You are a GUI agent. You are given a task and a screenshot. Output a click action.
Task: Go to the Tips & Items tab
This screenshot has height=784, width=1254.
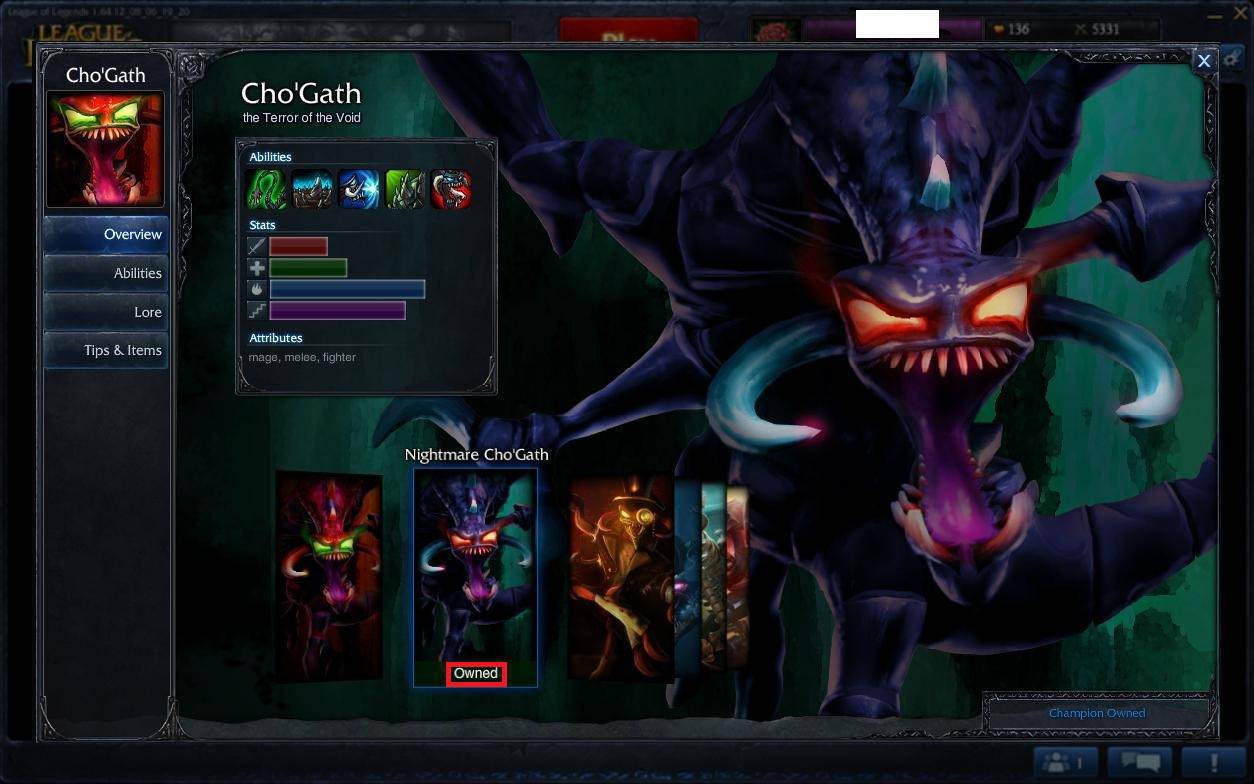(x=106, y=350)
